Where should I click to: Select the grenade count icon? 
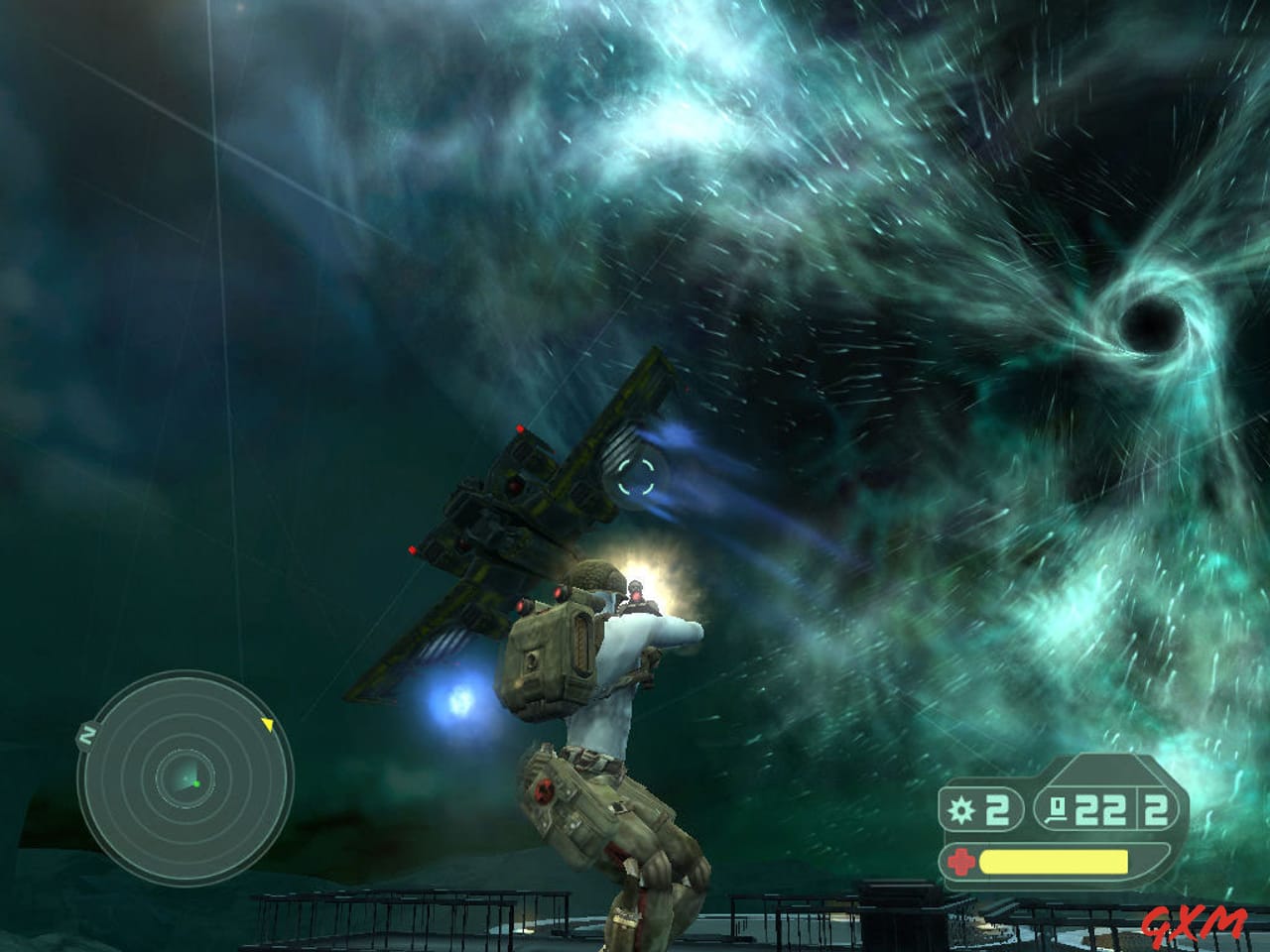(x=958, y=811)
